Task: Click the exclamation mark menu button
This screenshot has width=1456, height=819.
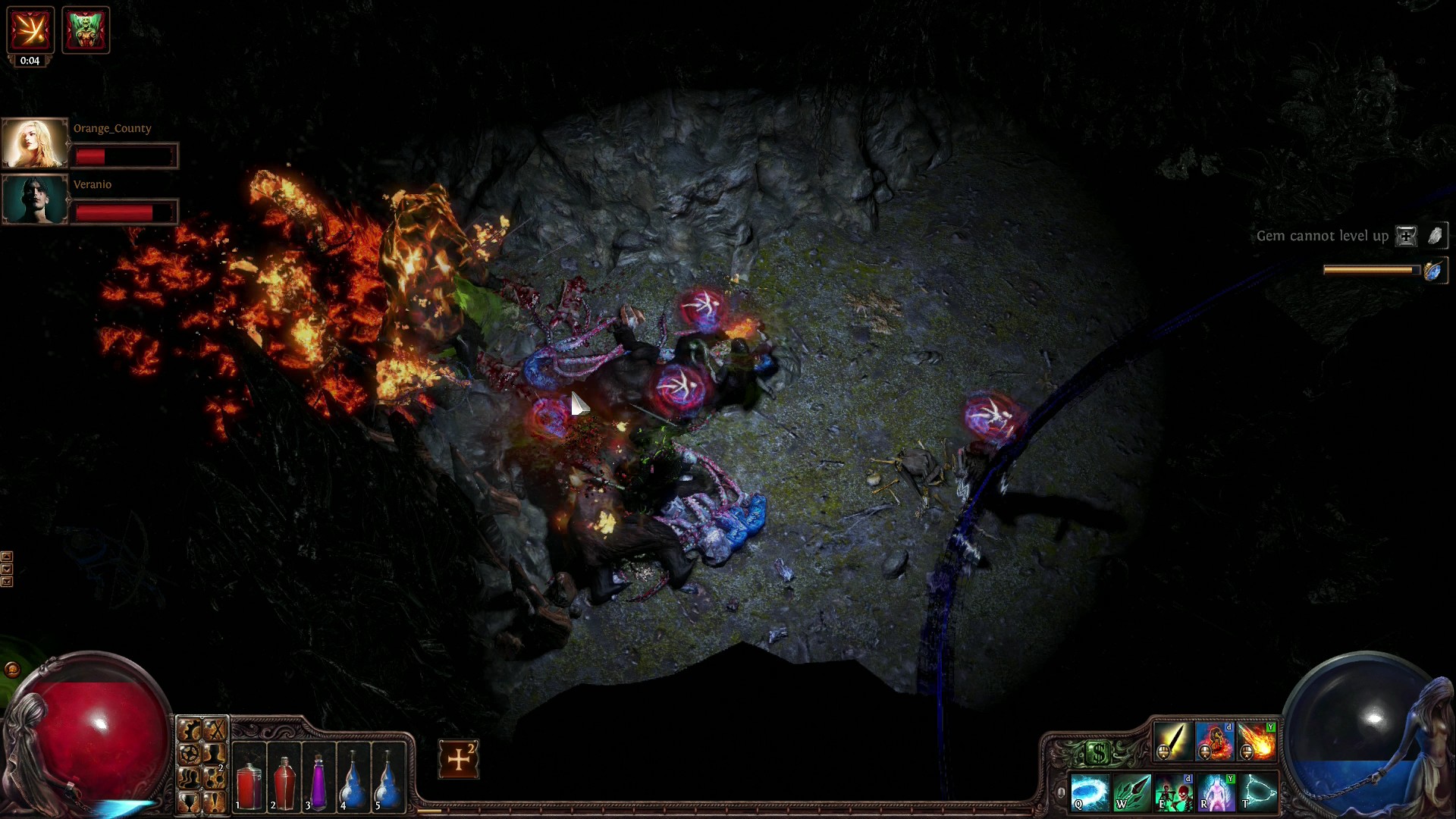Action: pos(215,801)
